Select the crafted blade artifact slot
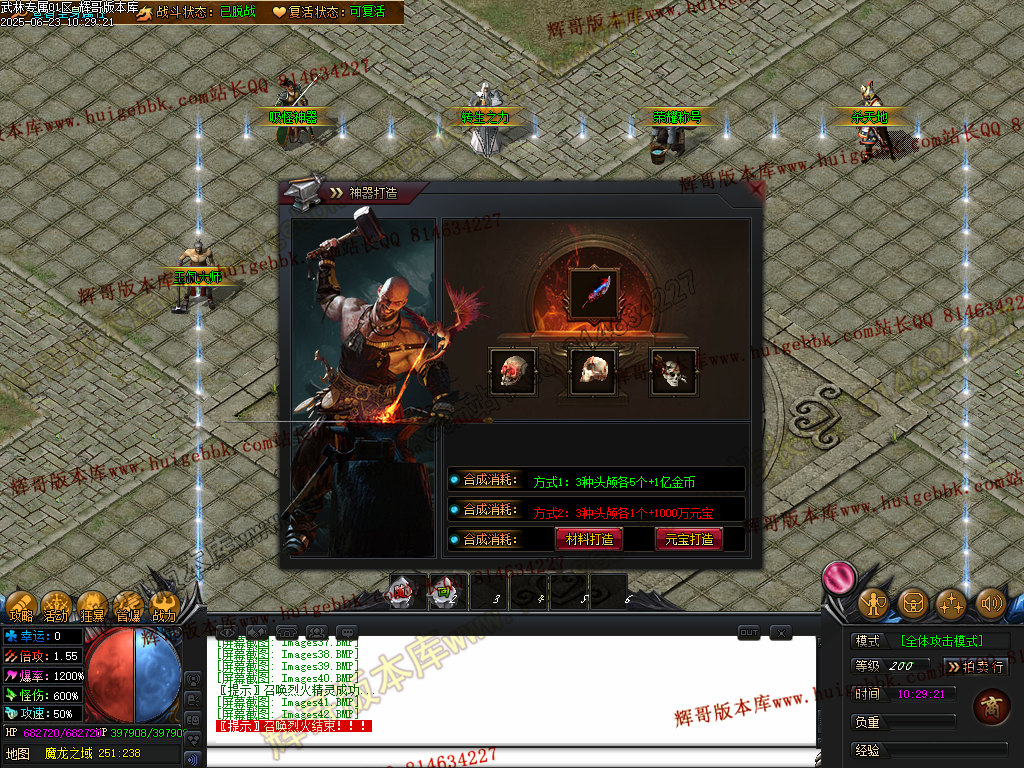This screenshot has width=1024, height=768. pos(594,293)
